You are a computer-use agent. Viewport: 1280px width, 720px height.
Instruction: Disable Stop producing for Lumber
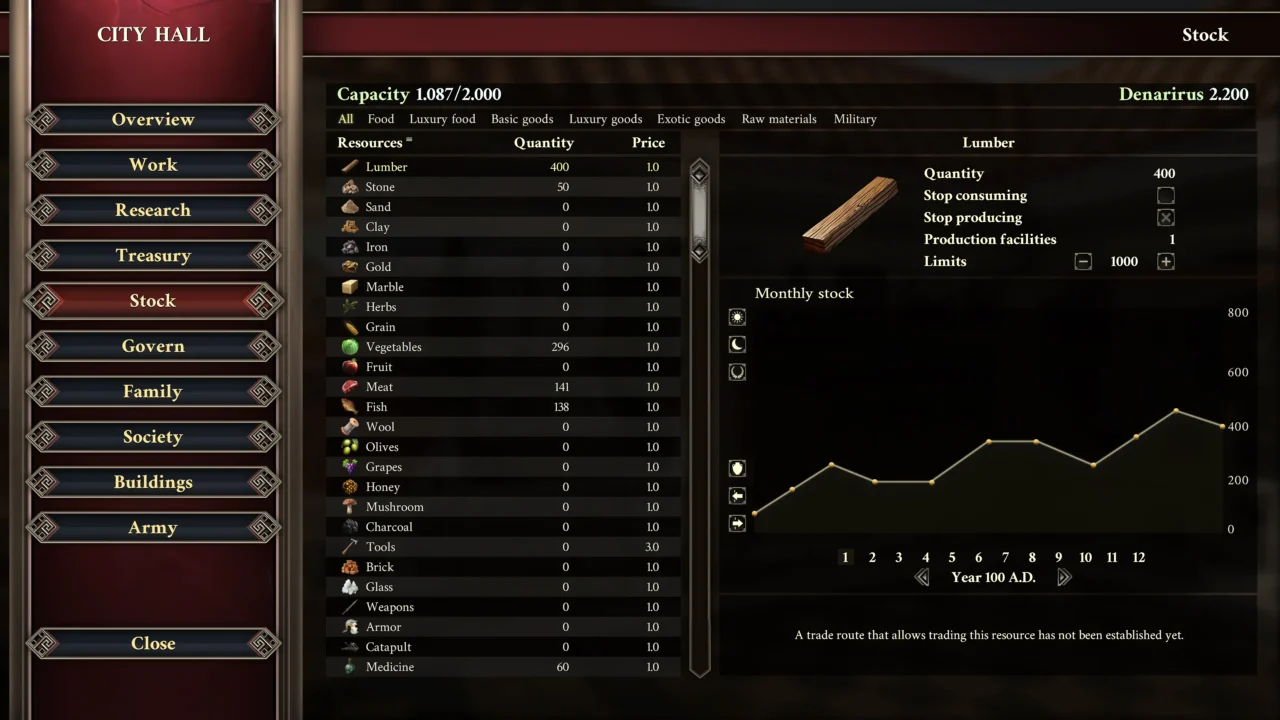tap(1166, 217)
